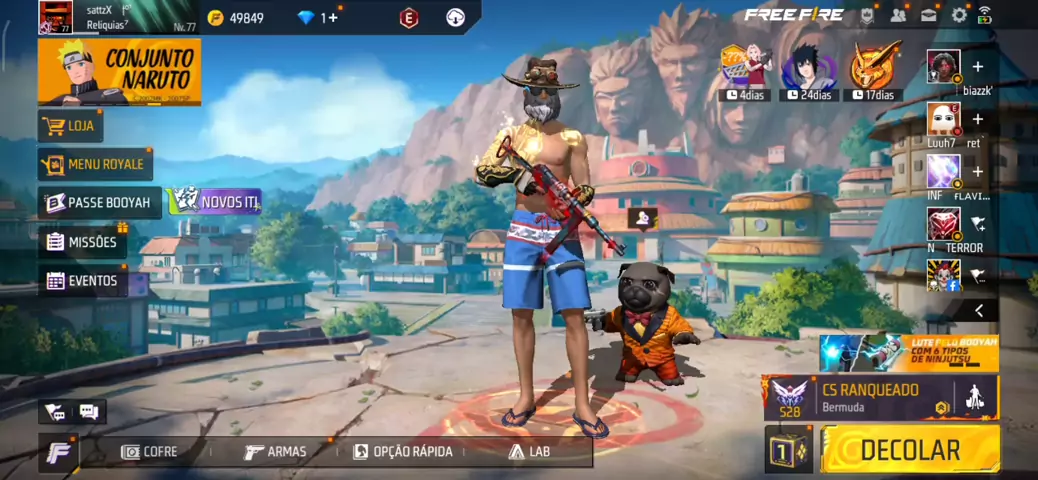Viewport: 1038px width, 480px height.
Task: Invite friend biazzk' with the plus button
Action: (977, 67)
